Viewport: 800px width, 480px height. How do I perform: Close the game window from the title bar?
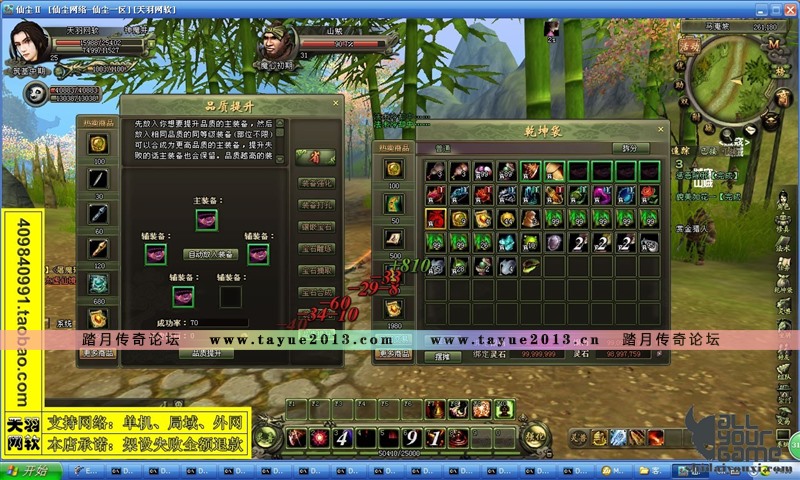789,8
